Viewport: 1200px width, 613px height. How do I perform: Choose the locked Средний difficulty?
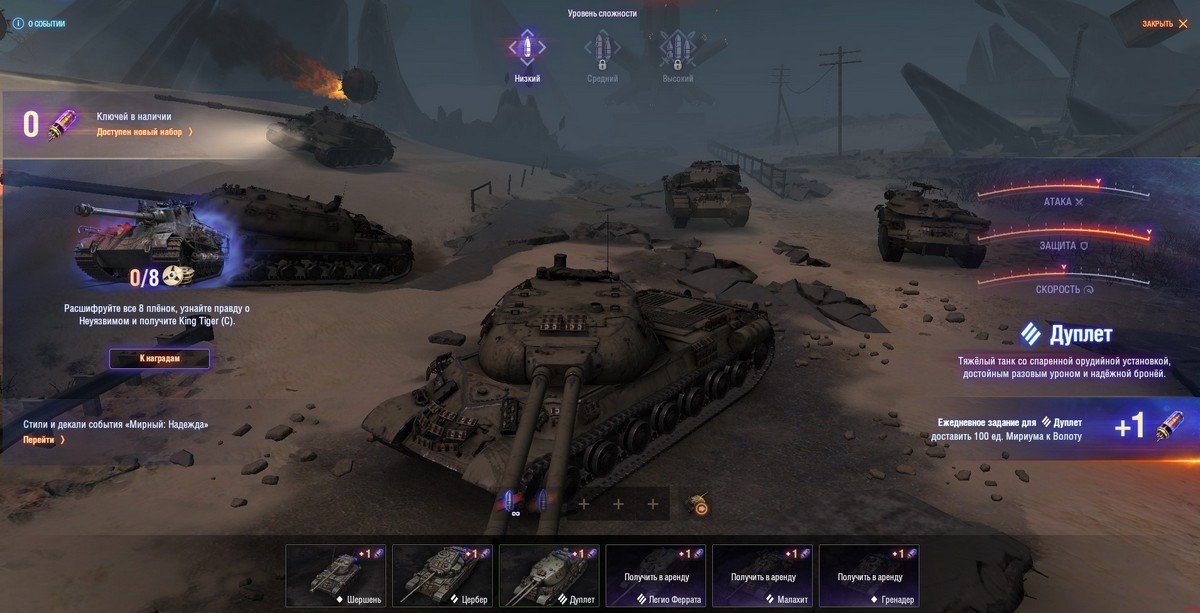(602, 53)
